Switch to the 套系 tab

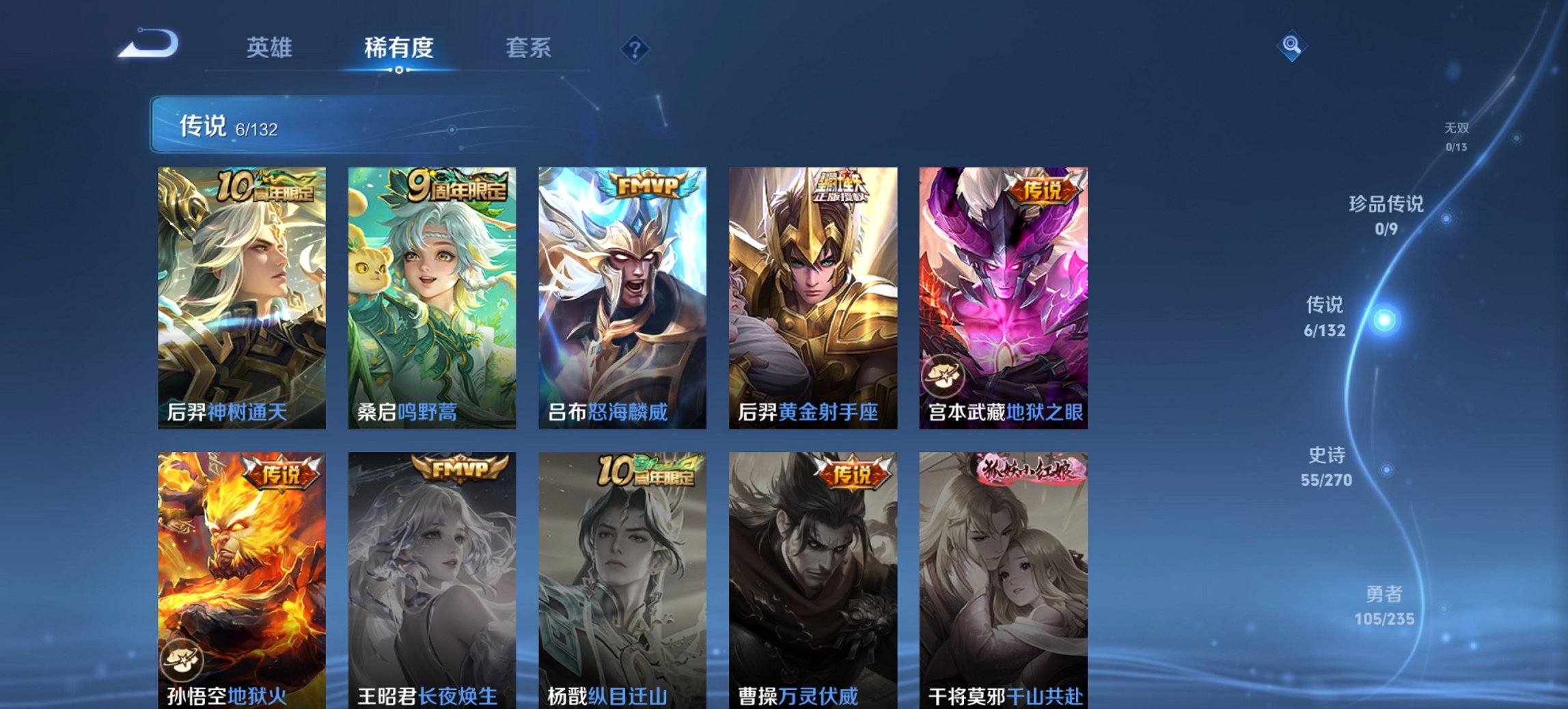pyautogui.click(x=529, y=49)
